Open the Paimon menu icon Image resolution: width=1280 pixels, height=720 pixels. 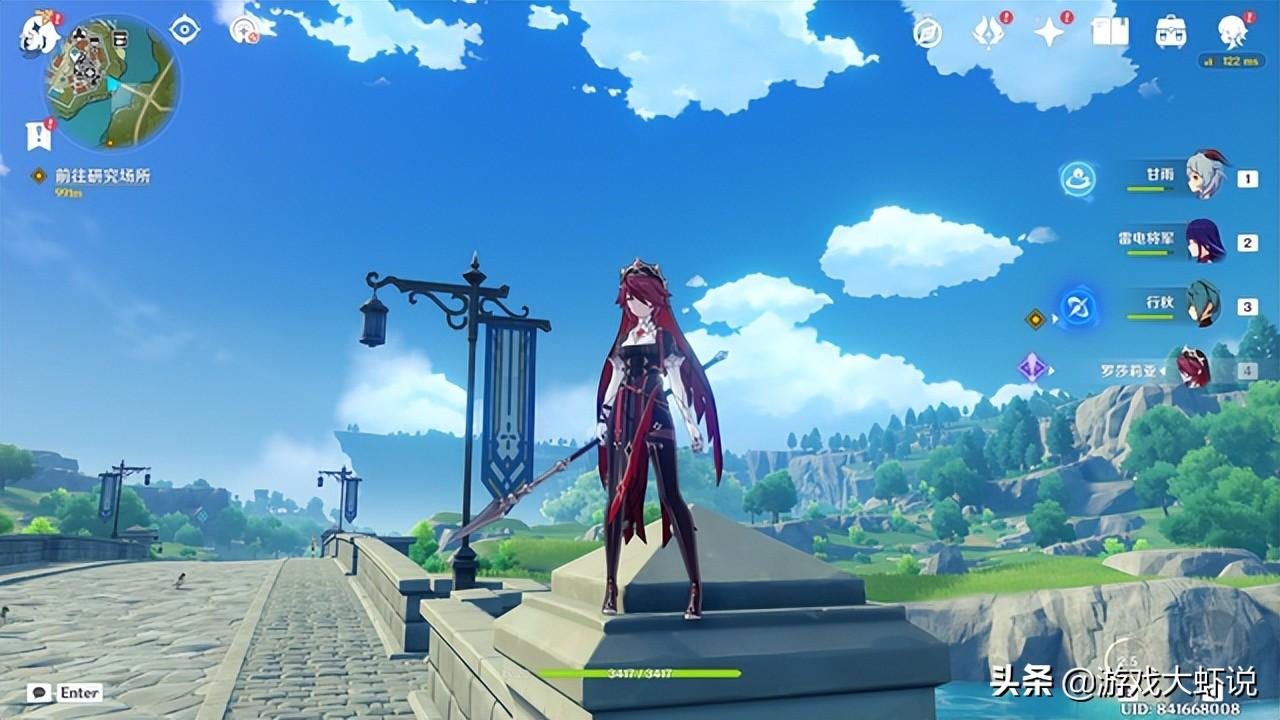pyautogui.click(x=40, y=32)
